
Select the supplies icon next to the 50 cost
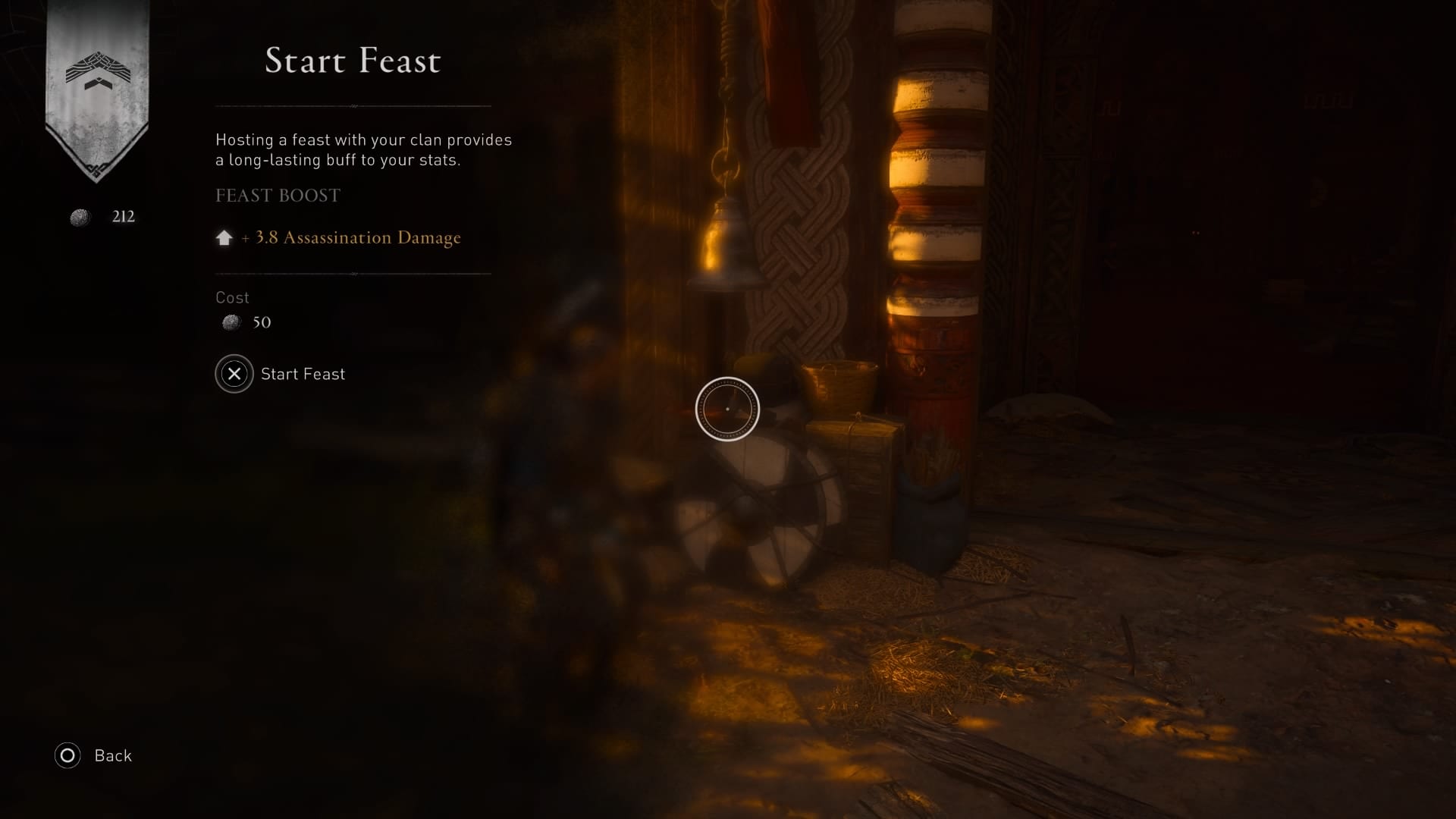(229, 322)
